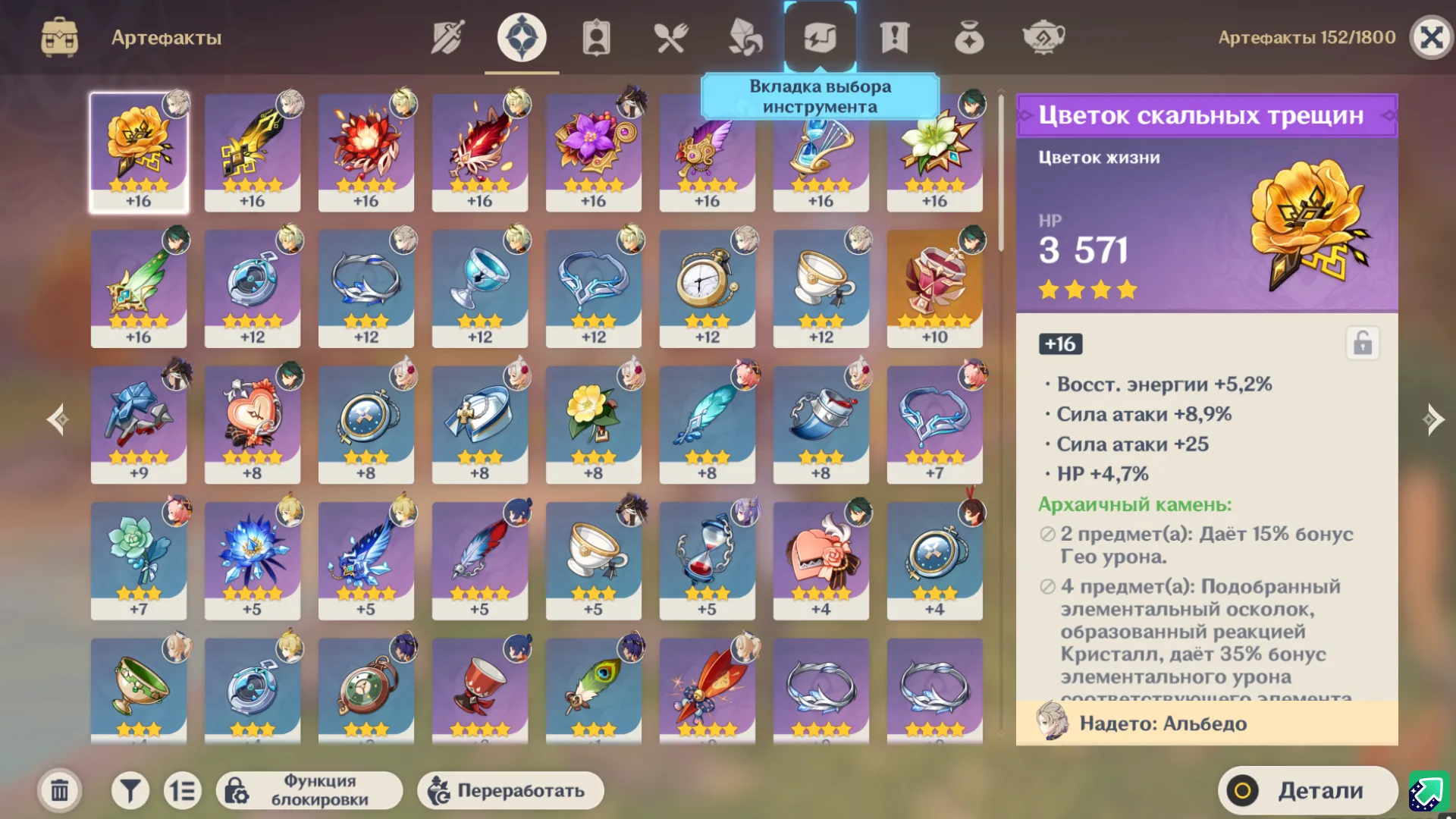The image size is (1456, 819).
Task: Select the artifacts tab compass icon
Action: (519, 36)
